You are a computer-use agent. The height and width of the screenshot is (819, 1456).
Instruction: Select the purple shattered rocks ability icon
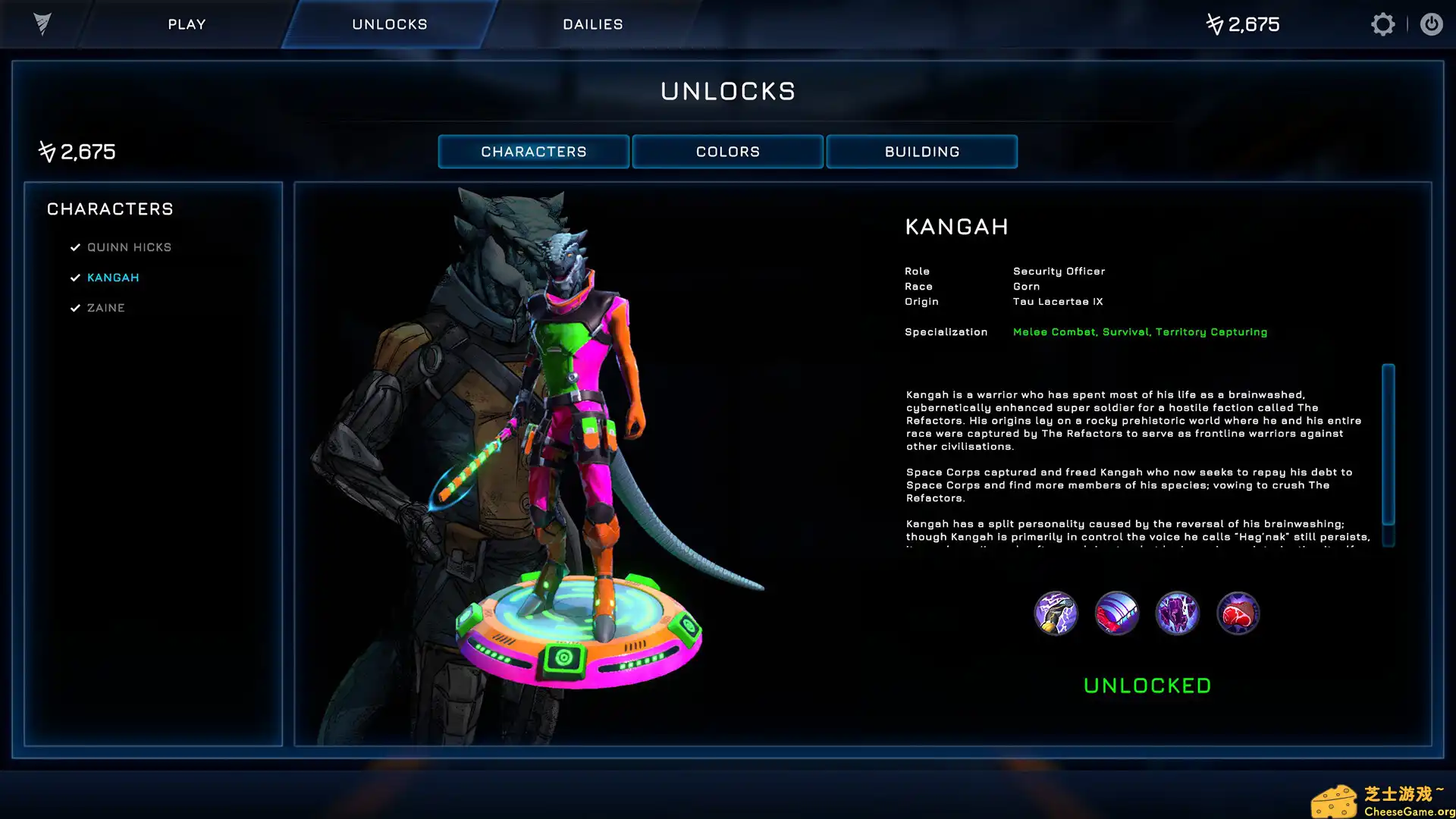1177,613
